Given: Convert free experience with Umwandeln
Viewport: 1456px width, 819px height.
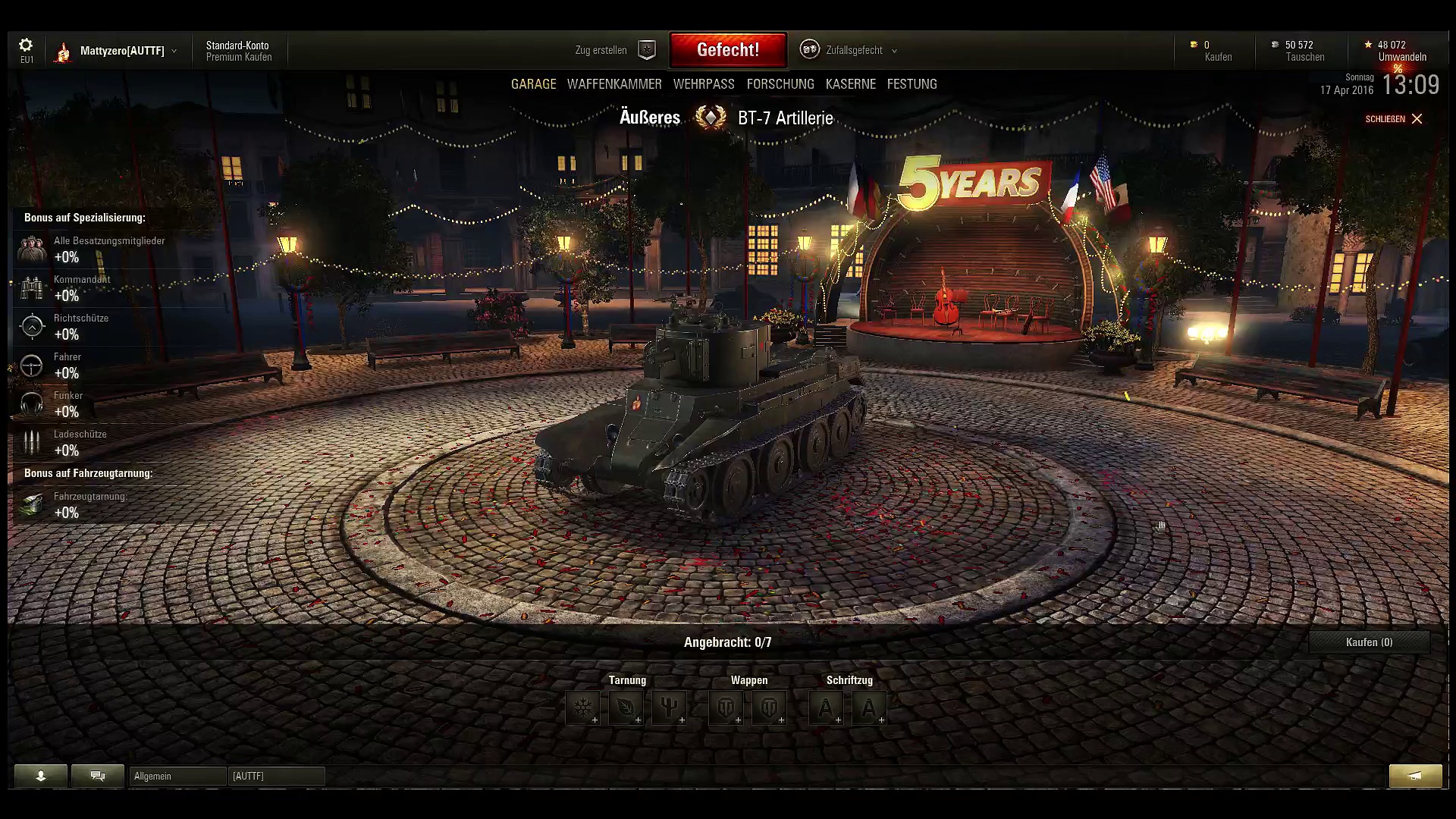Looking at the screenshot, I should pyautogui.click(x=1401, y=57).
